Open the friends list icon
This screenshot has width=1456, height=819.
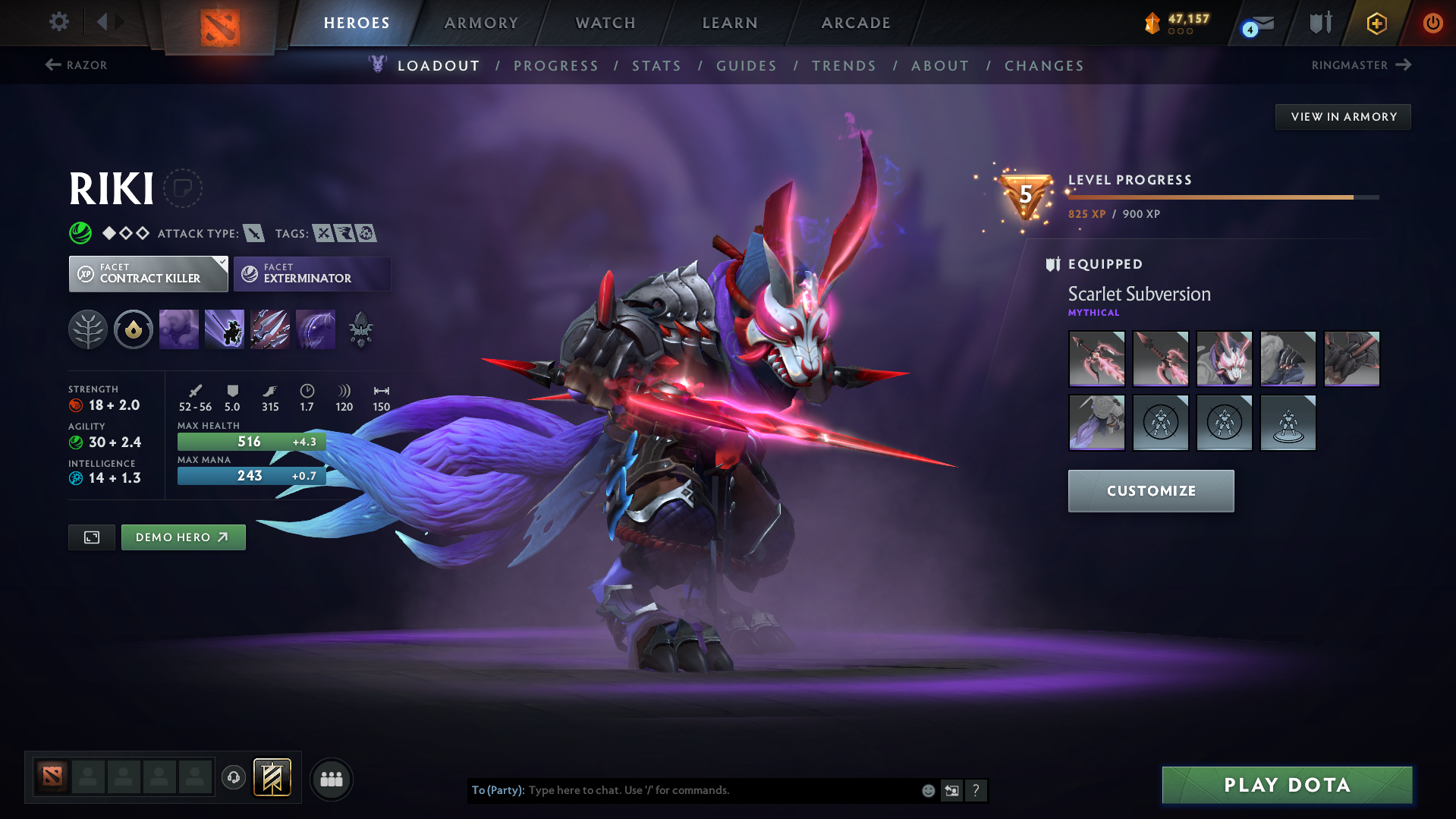[332, 779]
